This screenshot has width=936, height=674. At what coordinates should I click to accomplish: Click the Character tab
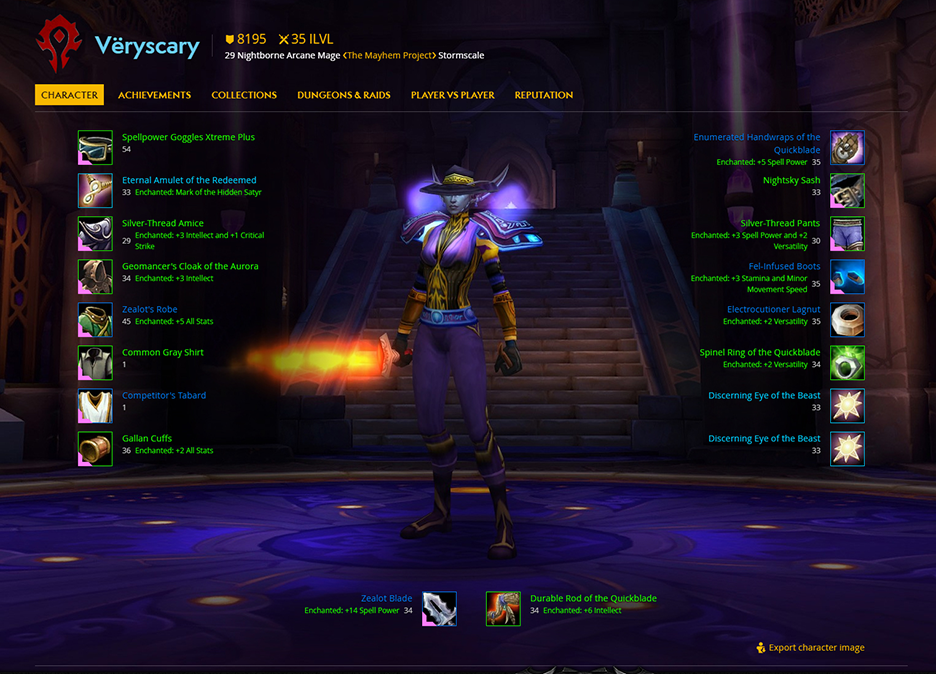pyautogui.click(x=70, y=95)
